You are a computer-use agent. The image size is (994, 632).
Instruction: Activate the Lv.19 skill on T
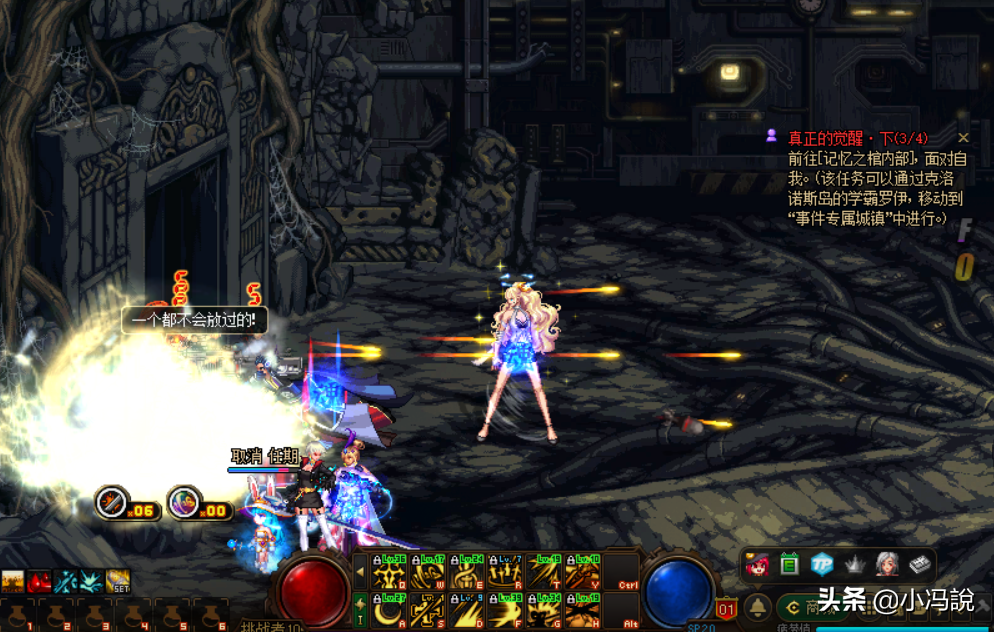[544, 572]
